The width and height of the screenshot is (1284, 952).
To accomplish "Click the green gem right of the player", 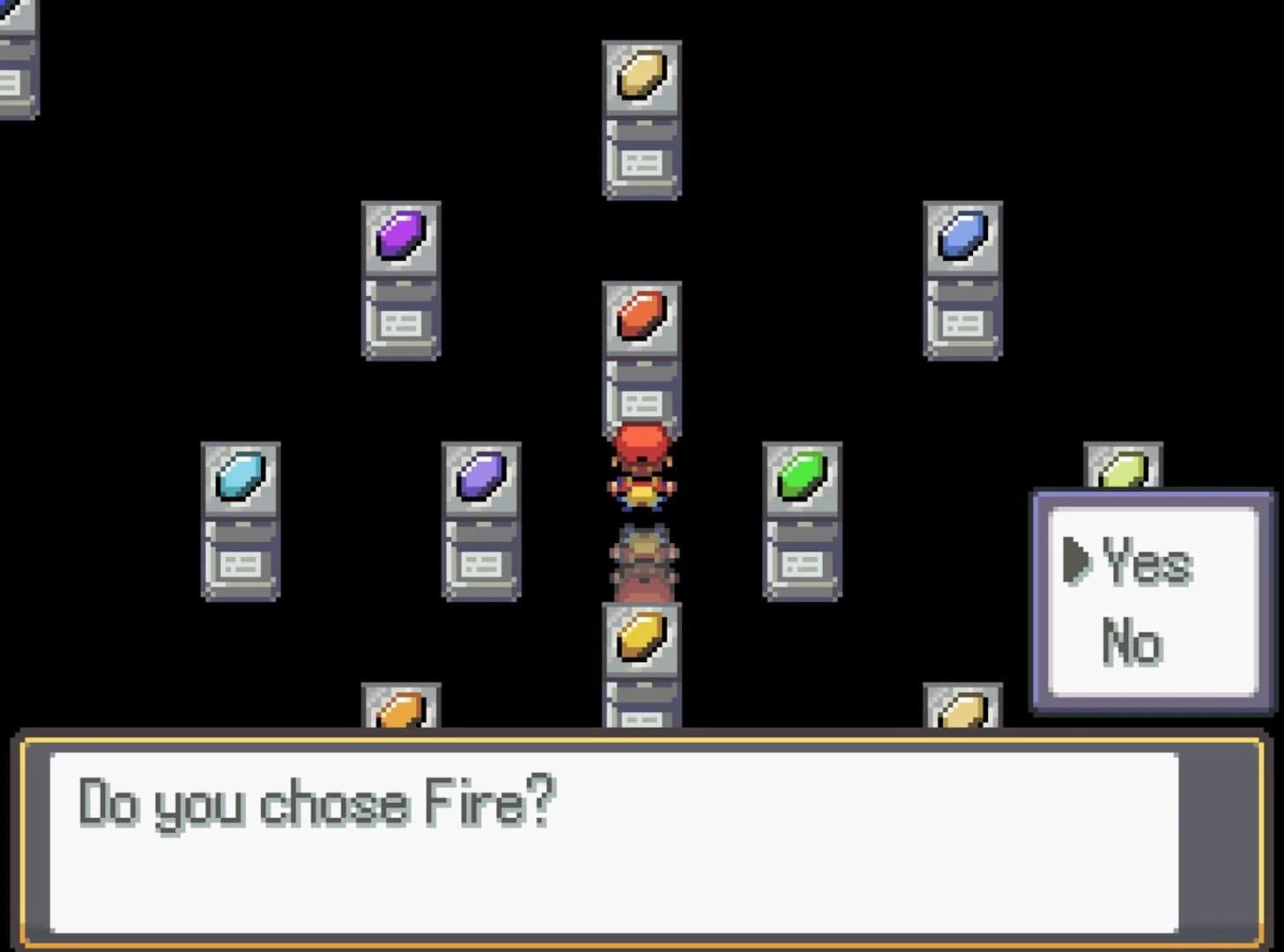I will [x=802, y=476].
